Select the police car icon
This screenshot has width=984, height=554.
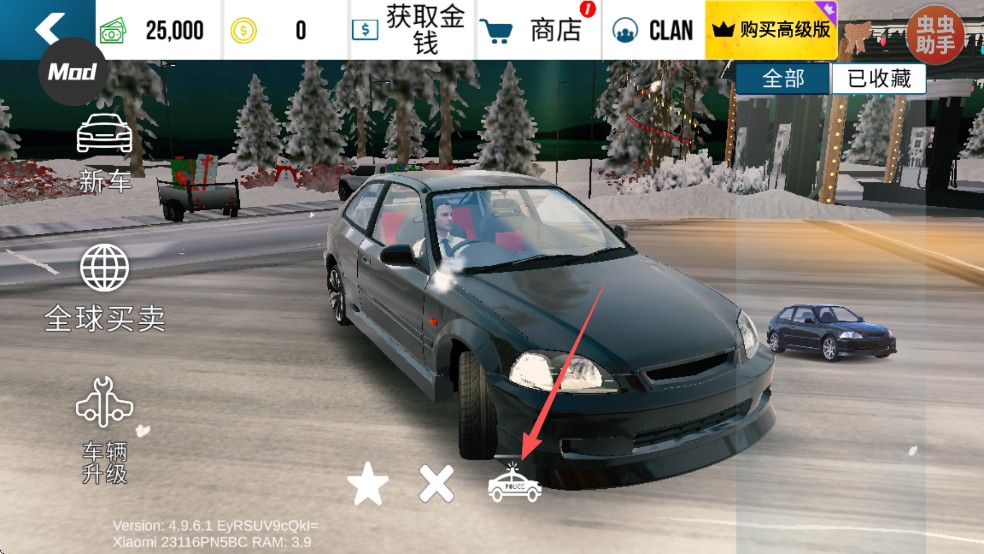point(514,484)
